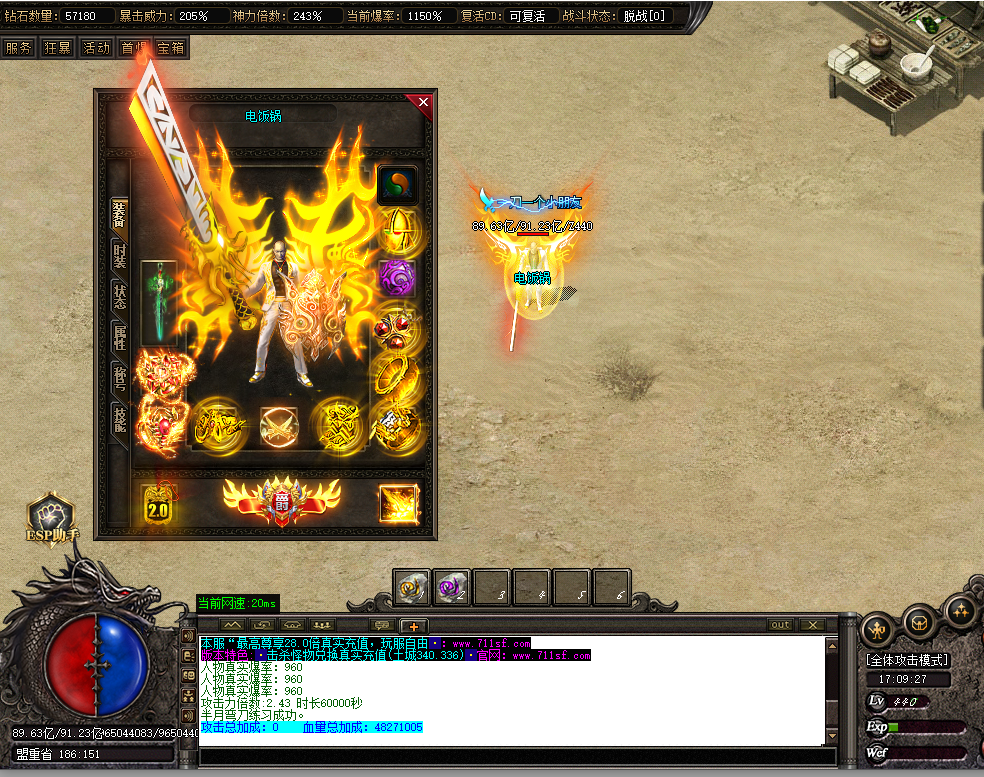Open the 服务 service menu

[x=18, y=47]
